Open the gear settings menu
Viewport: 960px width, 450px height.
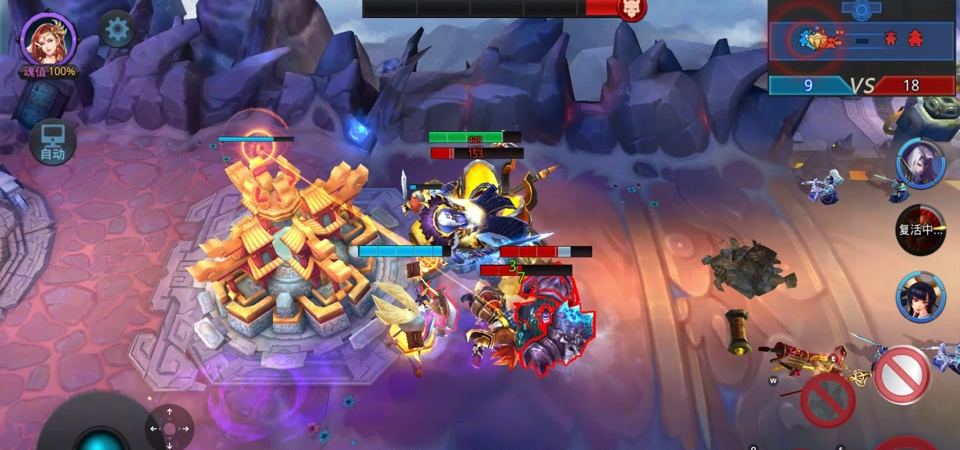117,30
